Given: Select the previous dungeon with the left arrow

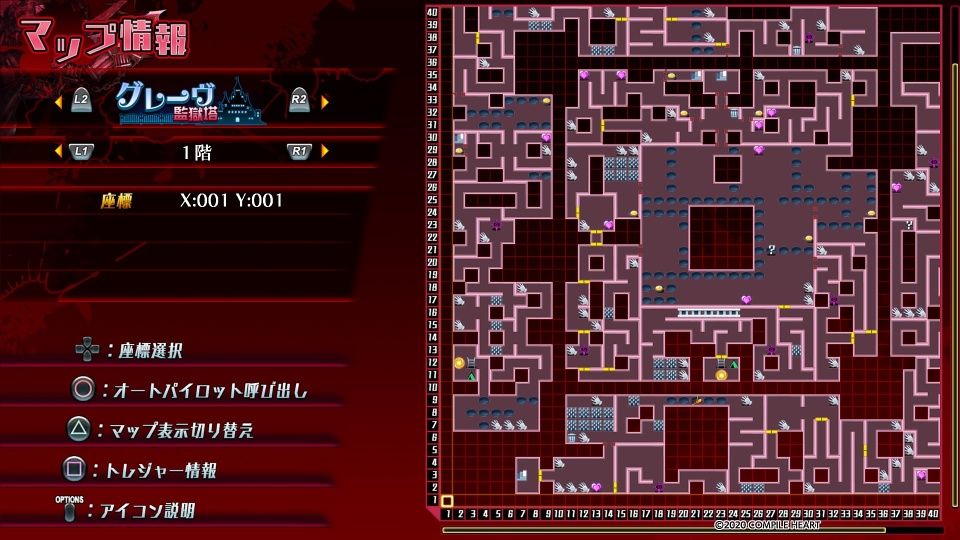Looking at the screenshot, I should point(58,100).
